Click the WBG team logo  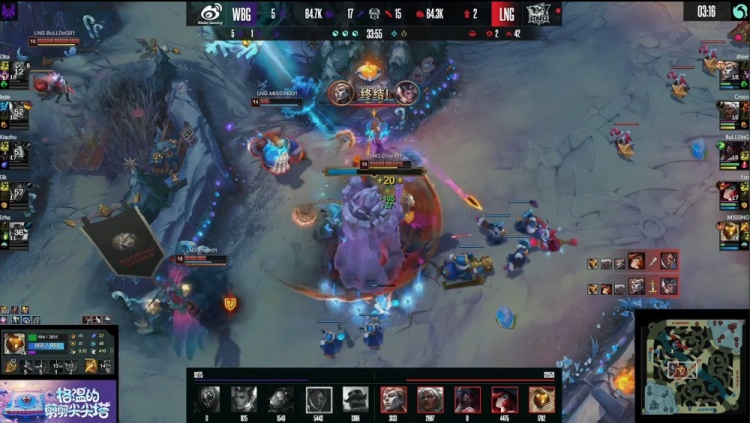[x=211, y=13]
